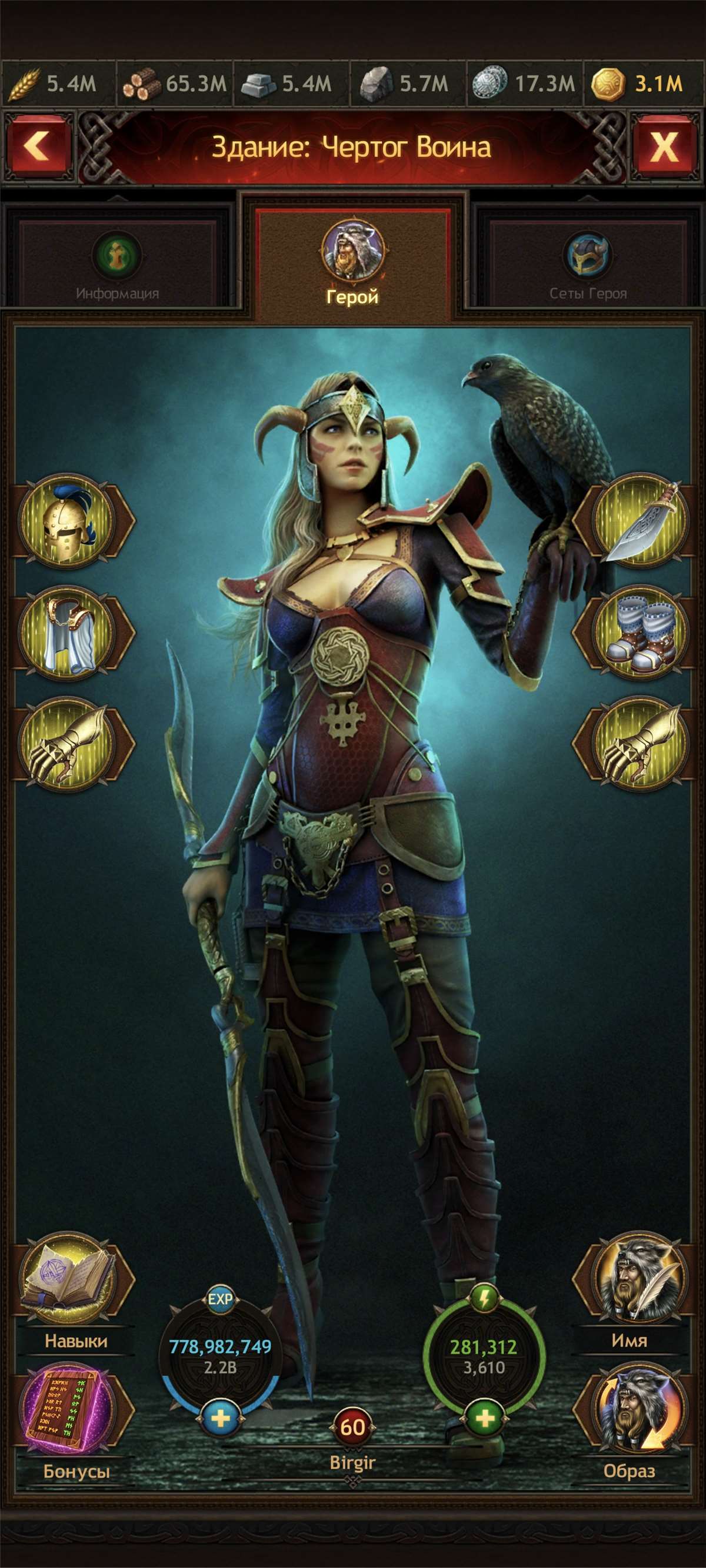The height and width of the screenshot is (1568, 706).
Task: Go back with the red arrow button
Action: click(38, 148)
